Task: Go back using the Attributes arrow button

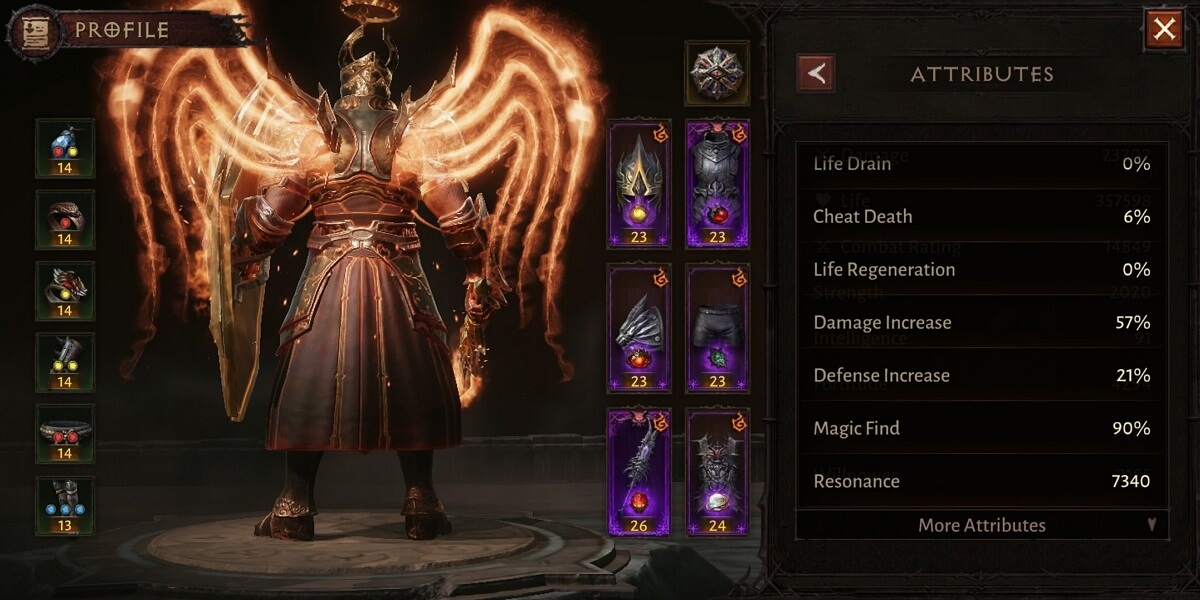Action: (x=816, y=73)
